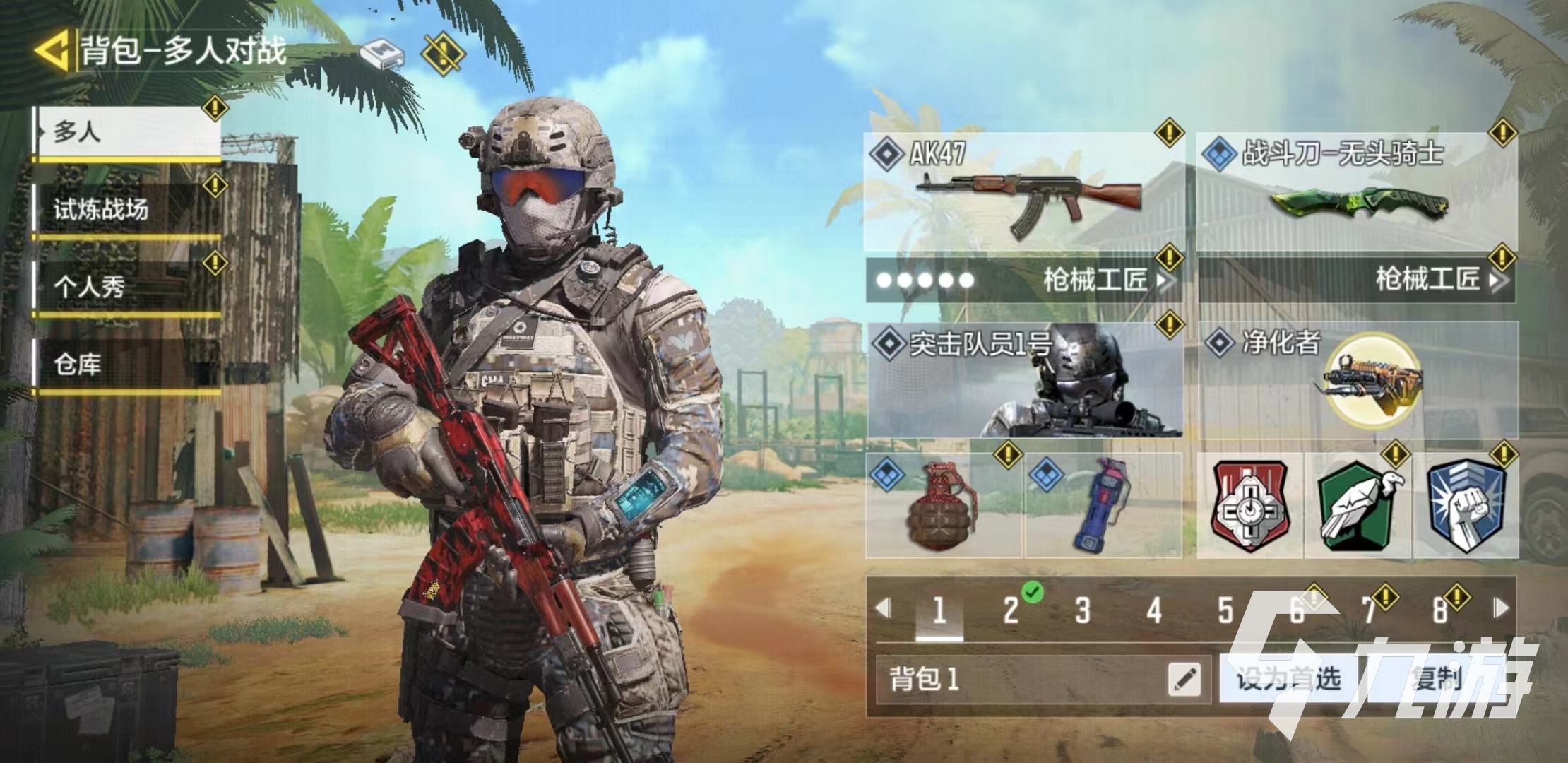
Task: Show next loadouts with right arrow
Action: point(1501,608)
